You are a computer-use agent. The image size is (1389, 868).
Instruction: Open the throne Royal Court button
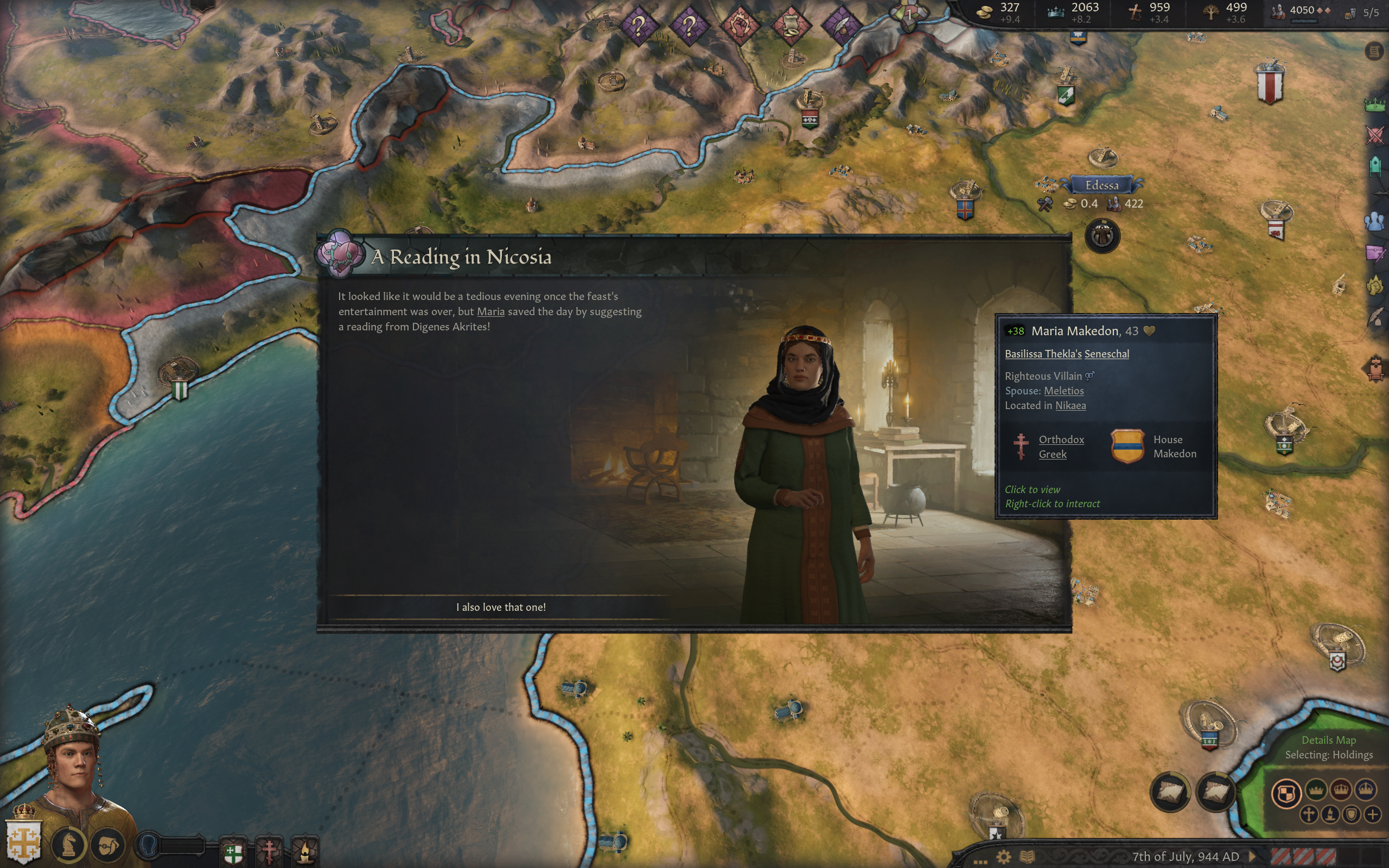1375,368
